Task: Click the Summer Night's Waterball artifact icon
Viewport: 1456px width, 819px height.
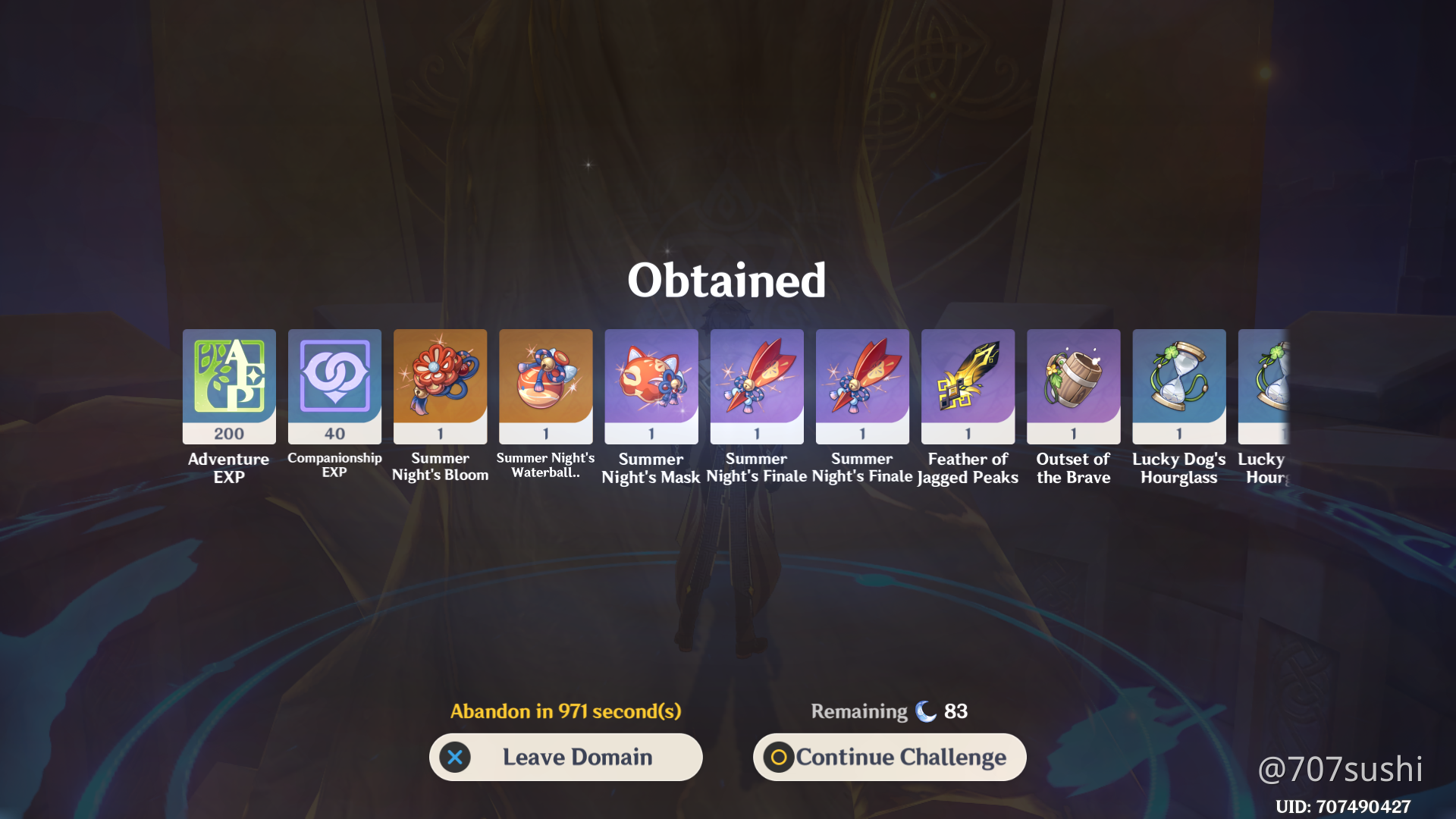Action: pos(545,386)
